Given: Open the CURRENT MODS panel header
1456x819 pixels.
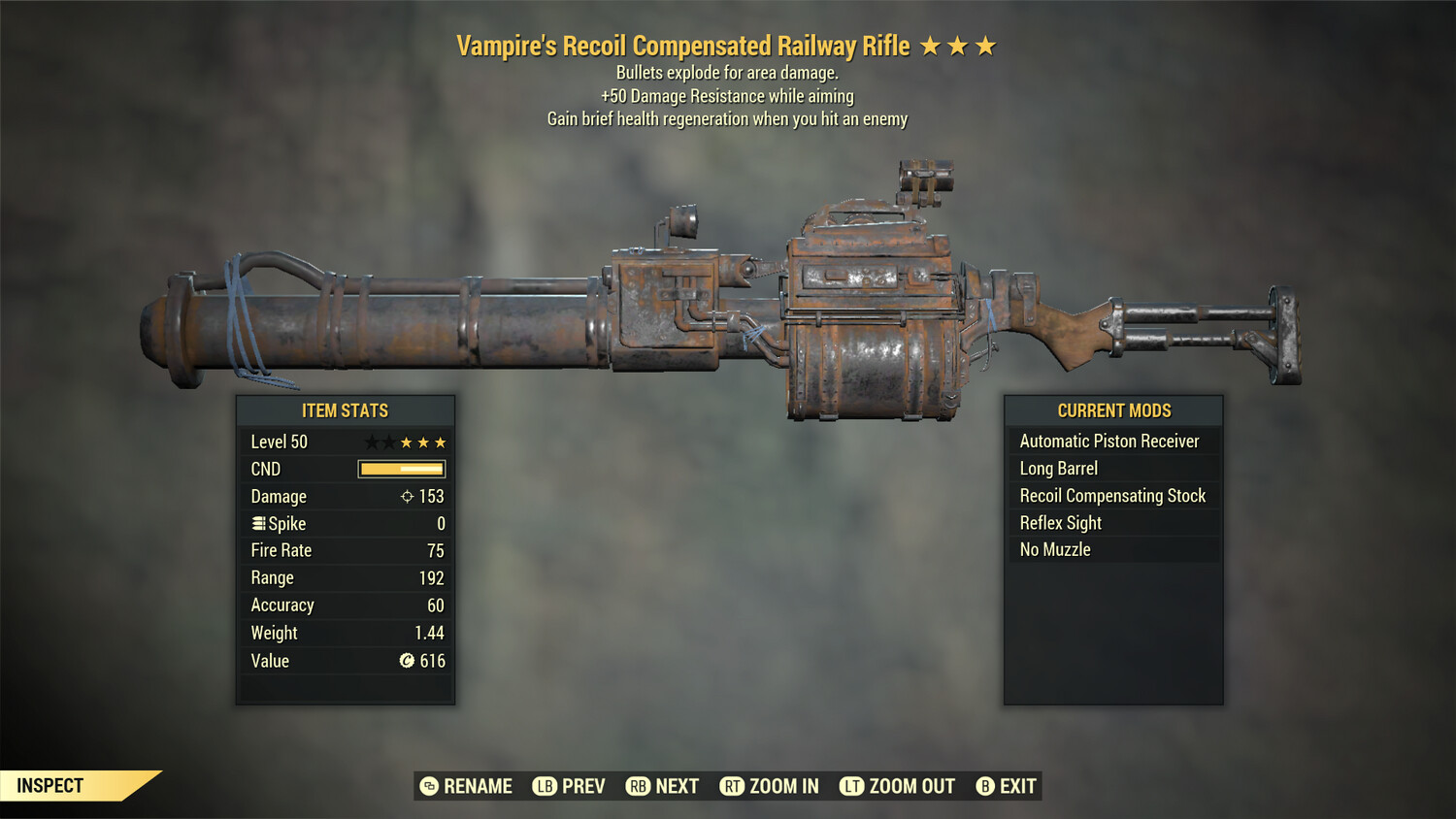Looking at the screenshot, I should tap(1112, 409).
